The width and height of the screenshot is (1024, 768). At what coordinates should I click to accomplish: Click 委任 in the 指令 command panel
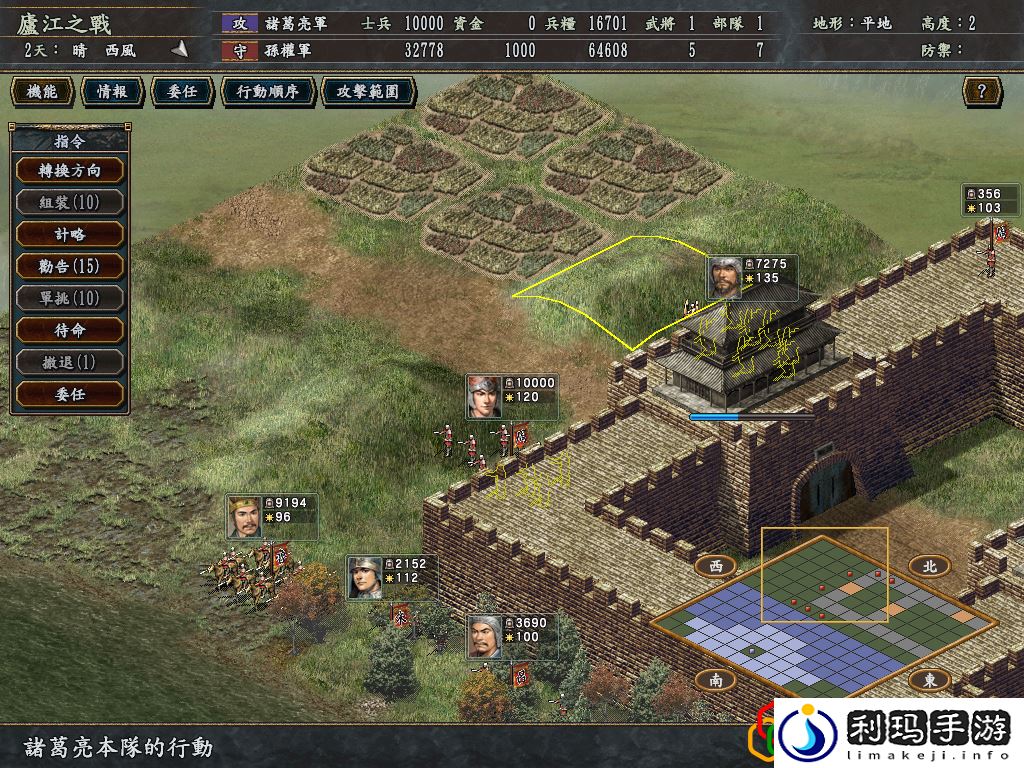[x=70, y=394]
